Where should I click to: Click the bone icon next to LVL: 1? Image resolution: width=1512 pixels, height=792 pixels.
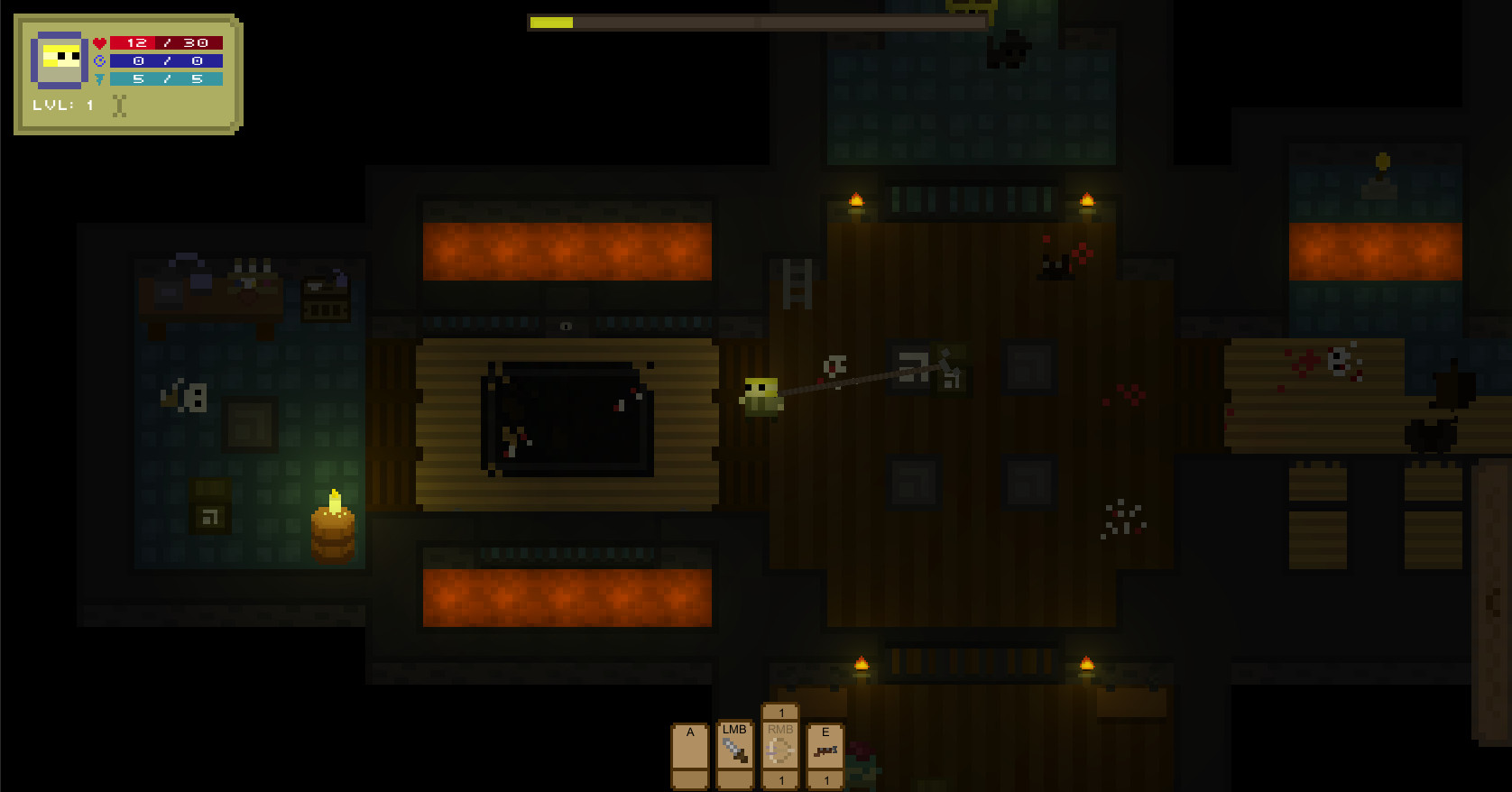click(x=118, y=106)
